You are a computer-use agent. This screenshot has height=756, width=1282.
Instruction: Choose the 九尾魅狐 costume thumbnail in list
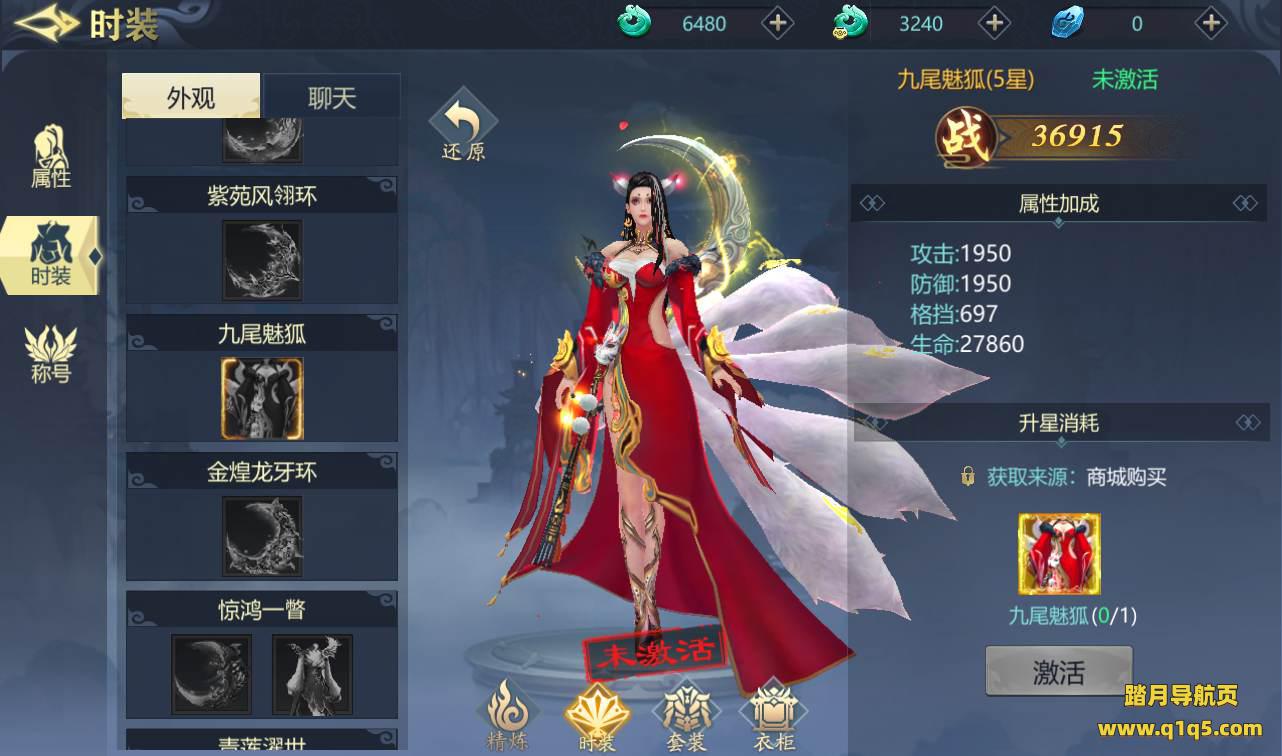261,397
